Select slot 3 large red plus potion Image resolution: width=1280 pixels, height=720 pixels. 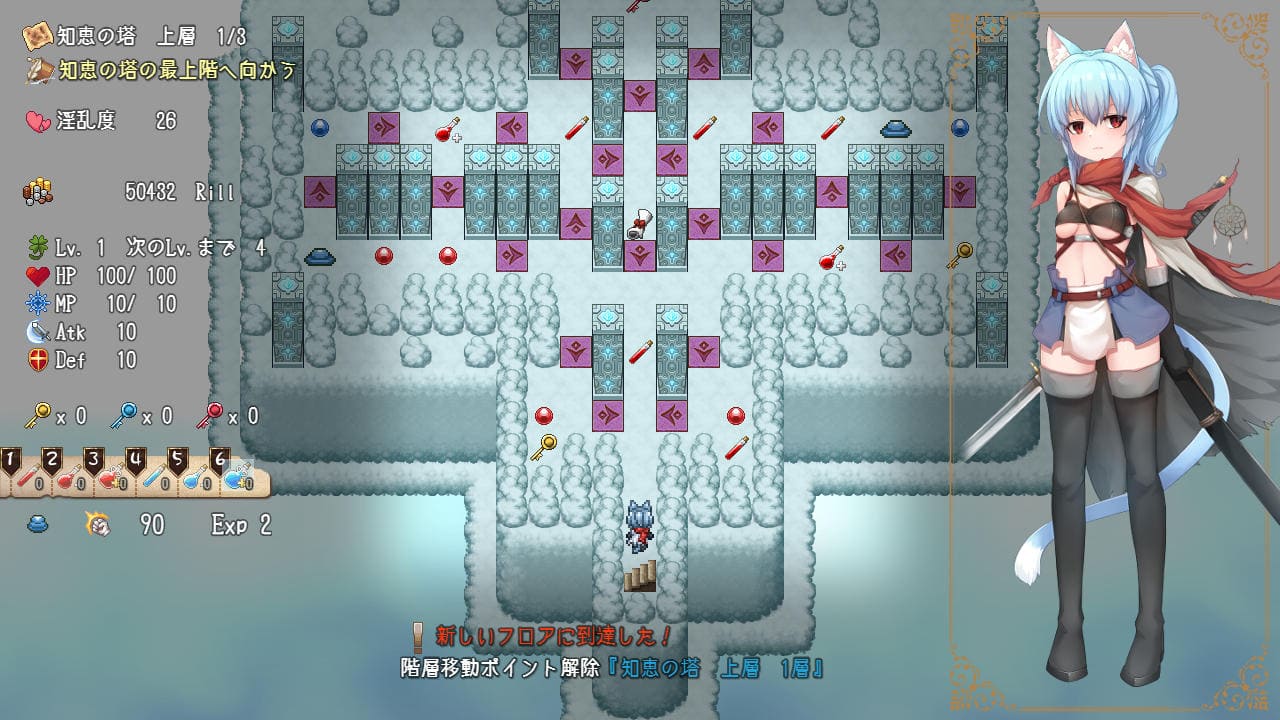pyautogui.click(x=111, y=477)
